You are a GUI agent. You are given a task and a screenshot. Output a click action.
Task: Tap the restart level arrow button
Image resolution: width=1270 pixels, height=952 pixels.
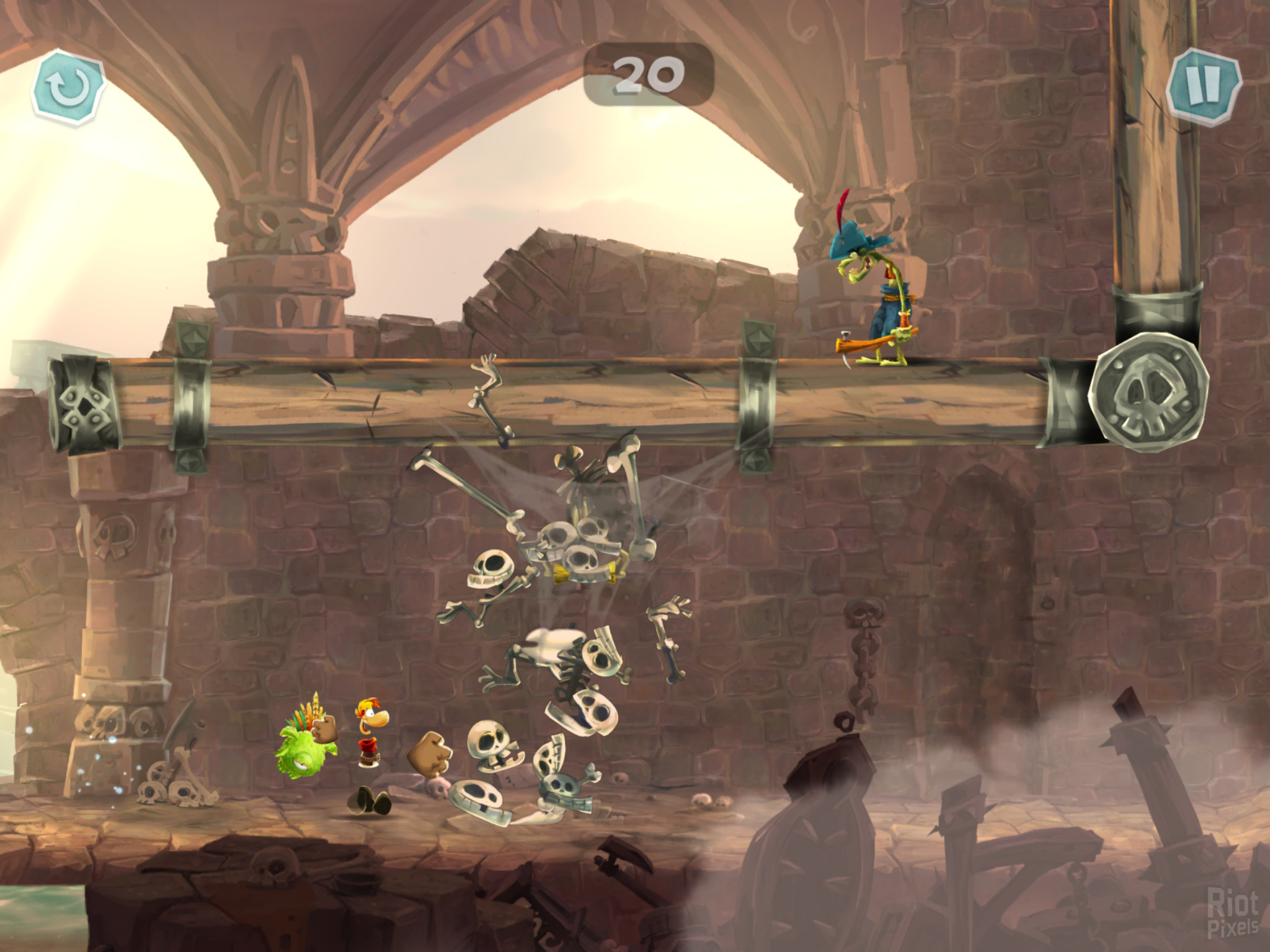click(x=68, y=87)
